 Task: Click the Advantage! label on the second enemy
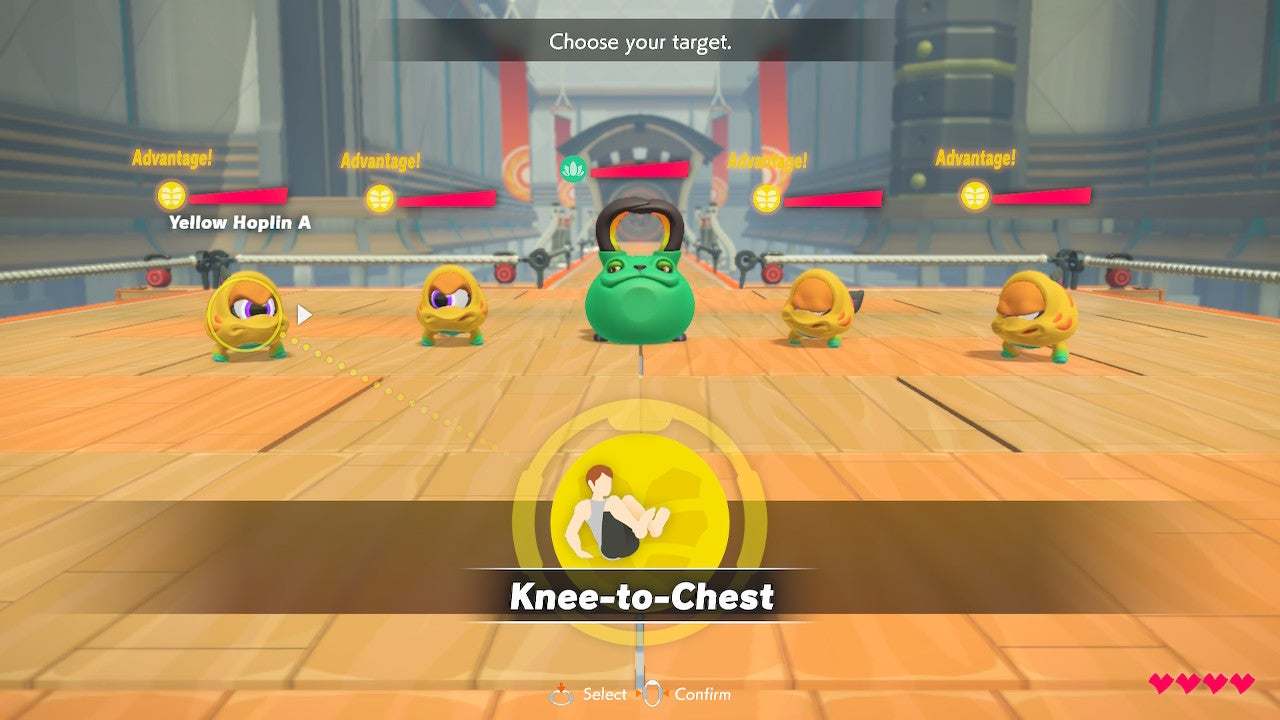[381, 159]
